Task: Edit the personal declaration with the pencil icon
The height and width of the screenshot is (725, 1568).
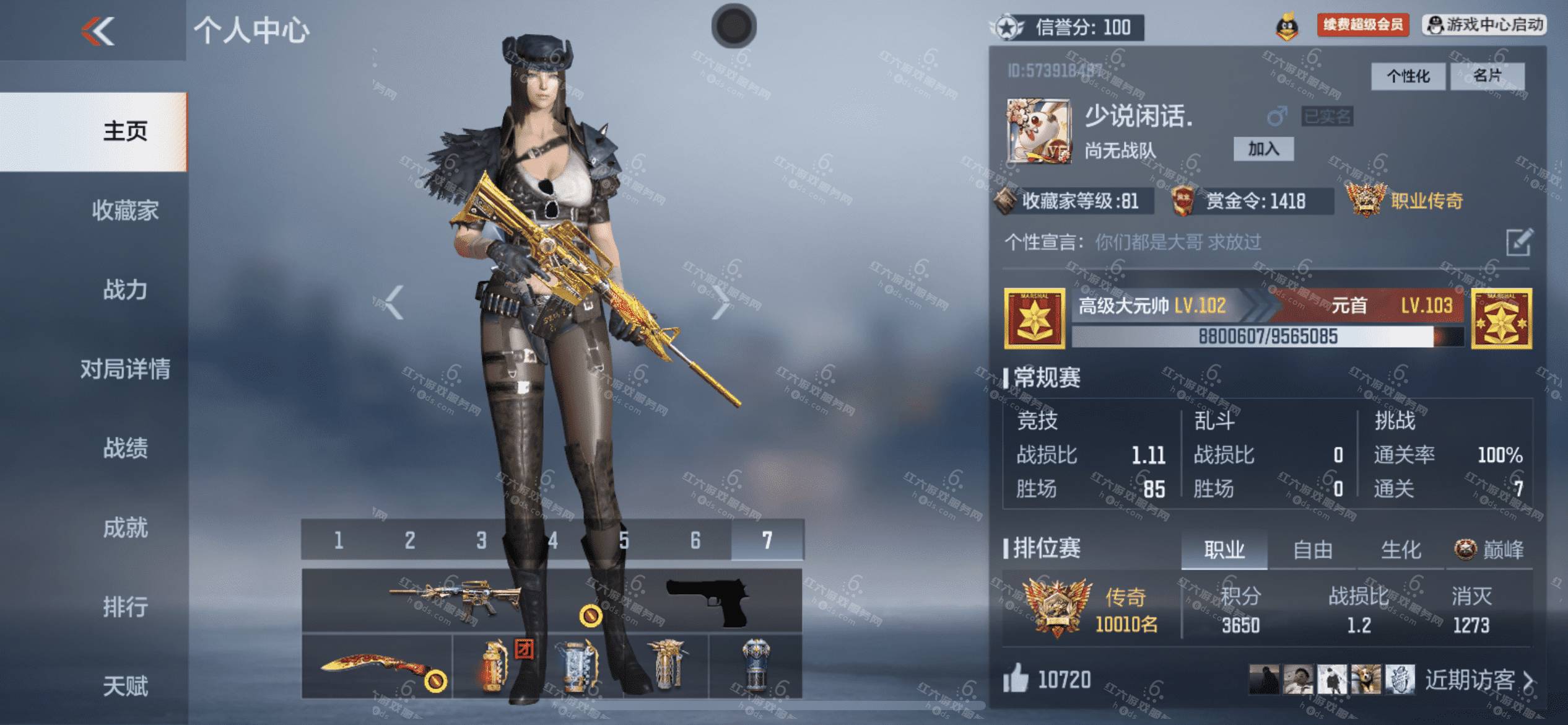Action: coord(1519,242)
